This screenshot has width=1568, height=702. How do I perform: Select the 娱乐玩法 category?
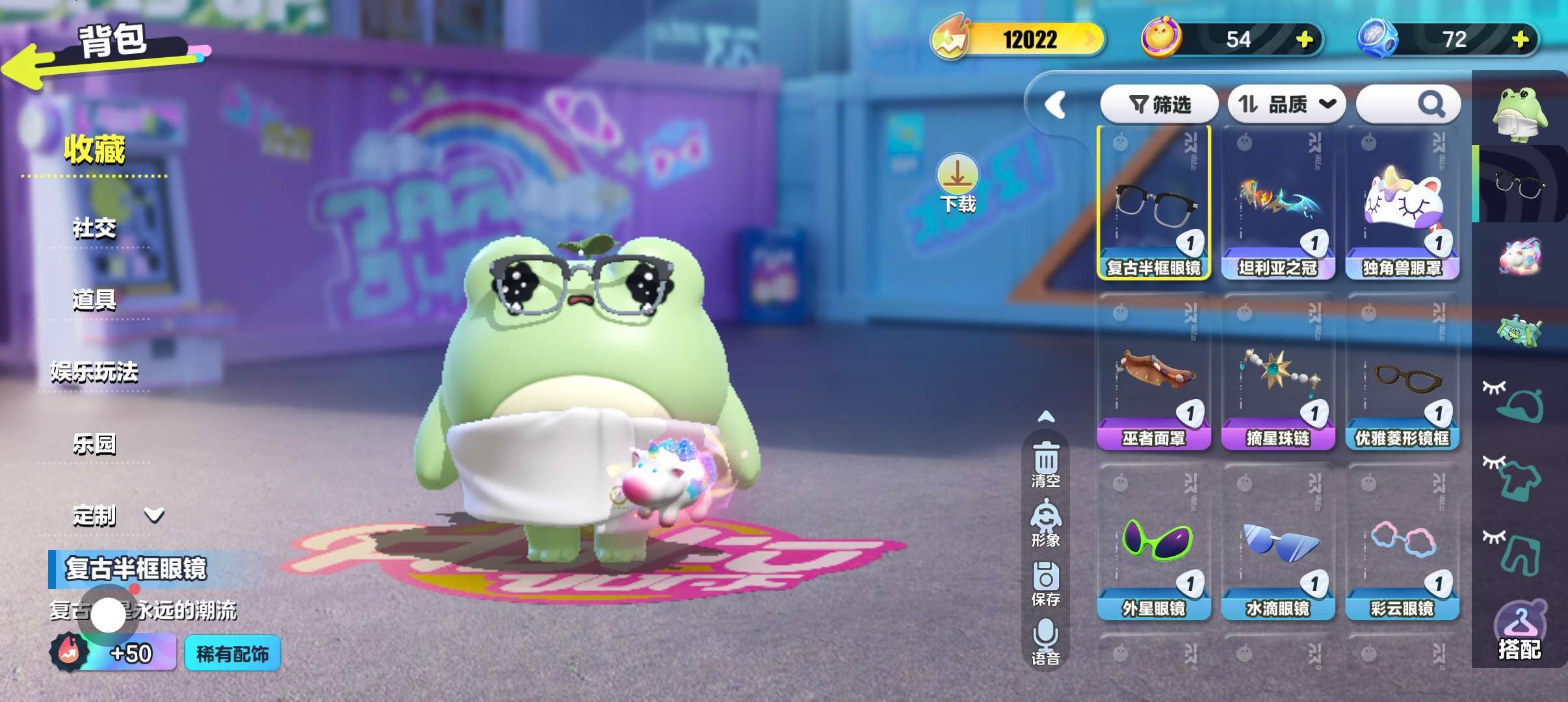94,372
